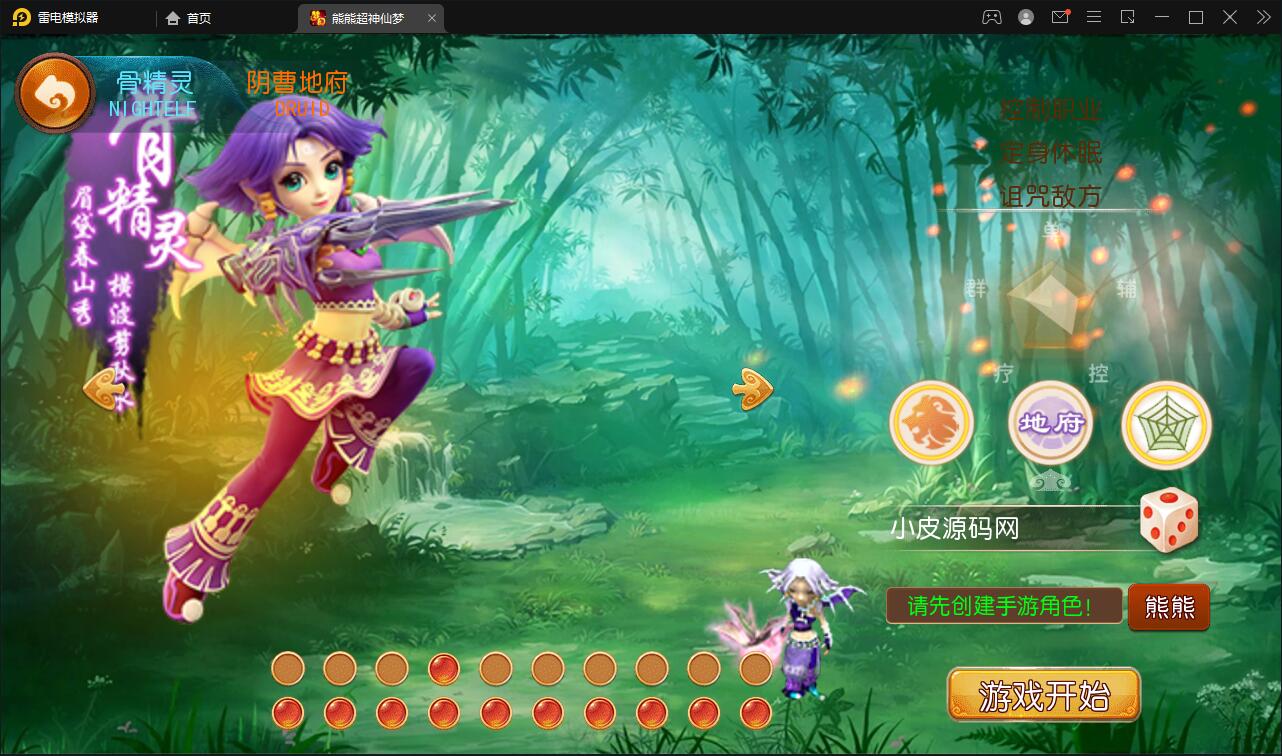Click the multiplayer icon in the title bar

tap(990, 17)
